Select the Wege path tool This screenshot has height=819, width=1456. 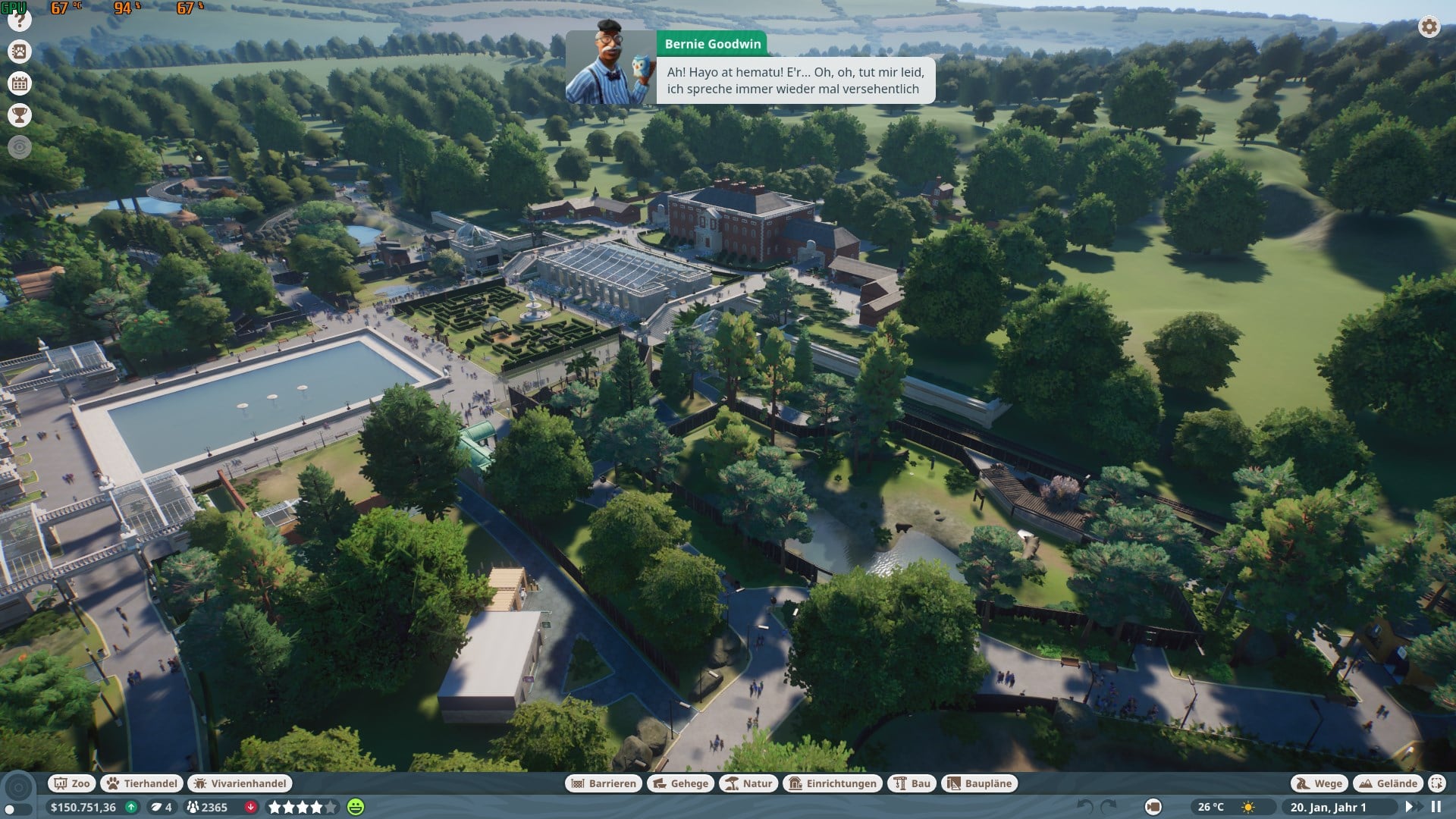[x=1319, y=783]
